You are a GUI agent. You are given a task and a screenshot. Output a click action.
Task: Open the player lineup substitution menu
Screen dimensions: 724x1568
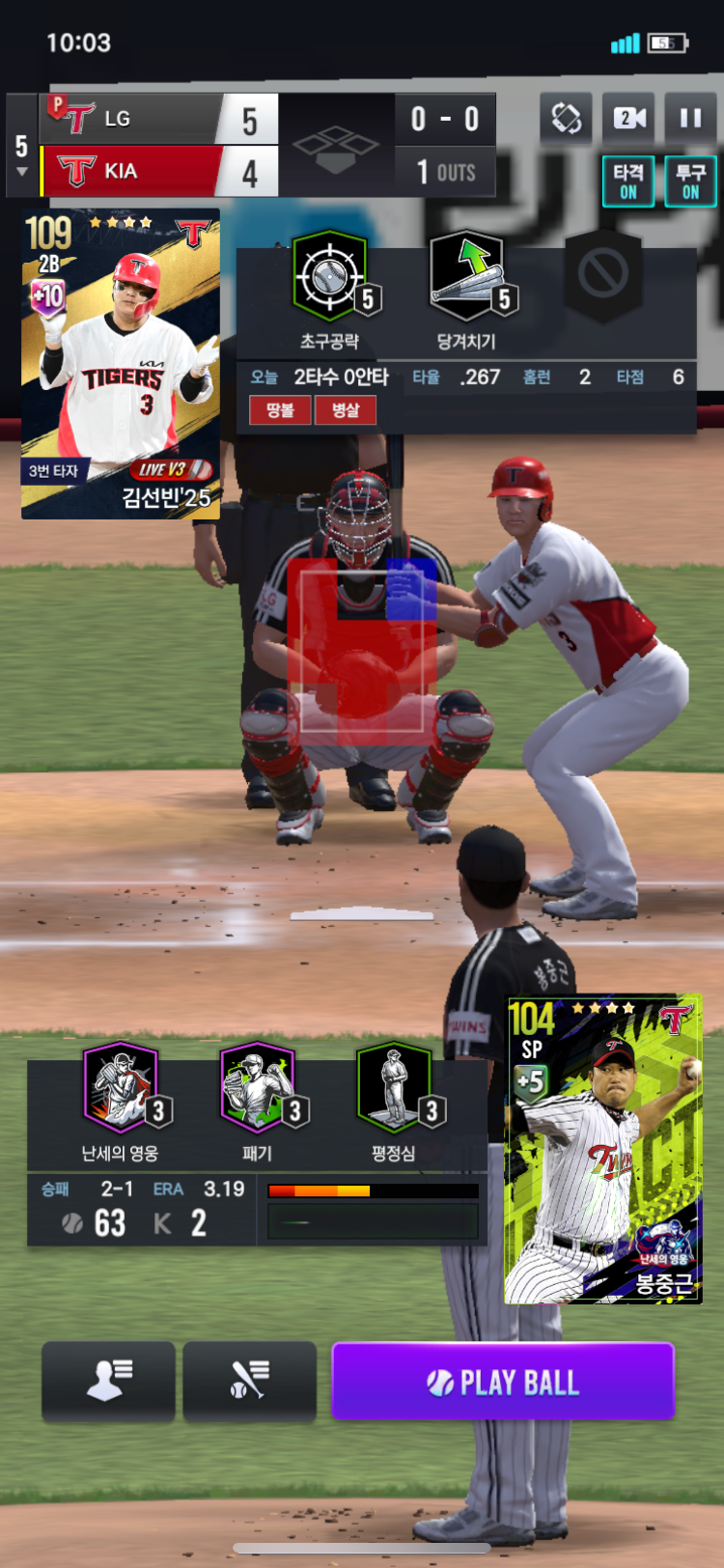point(108,1382)
